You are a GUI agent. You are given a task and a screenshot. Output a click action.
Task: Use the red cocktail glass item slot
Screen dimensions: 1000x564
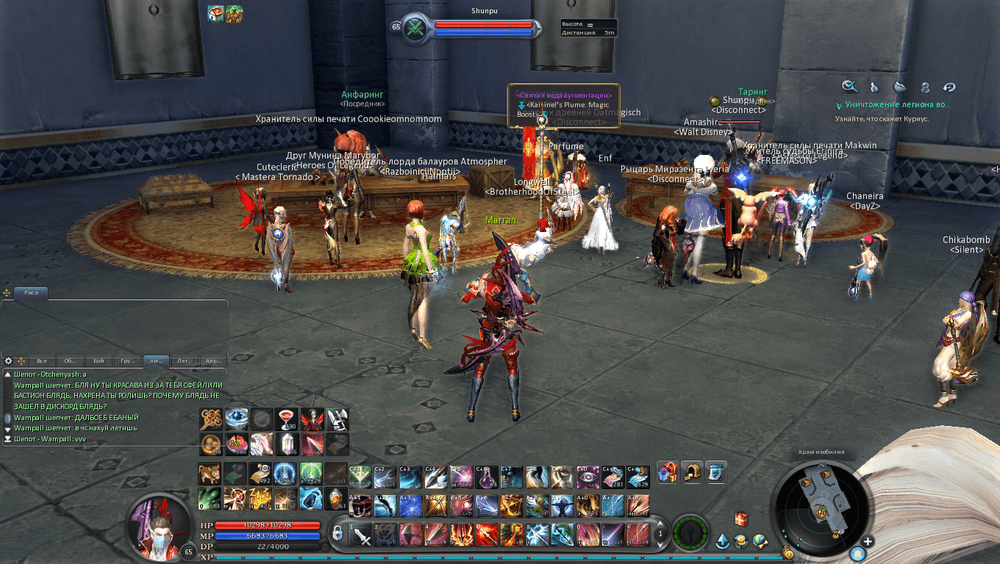click(x=285, y=419)
